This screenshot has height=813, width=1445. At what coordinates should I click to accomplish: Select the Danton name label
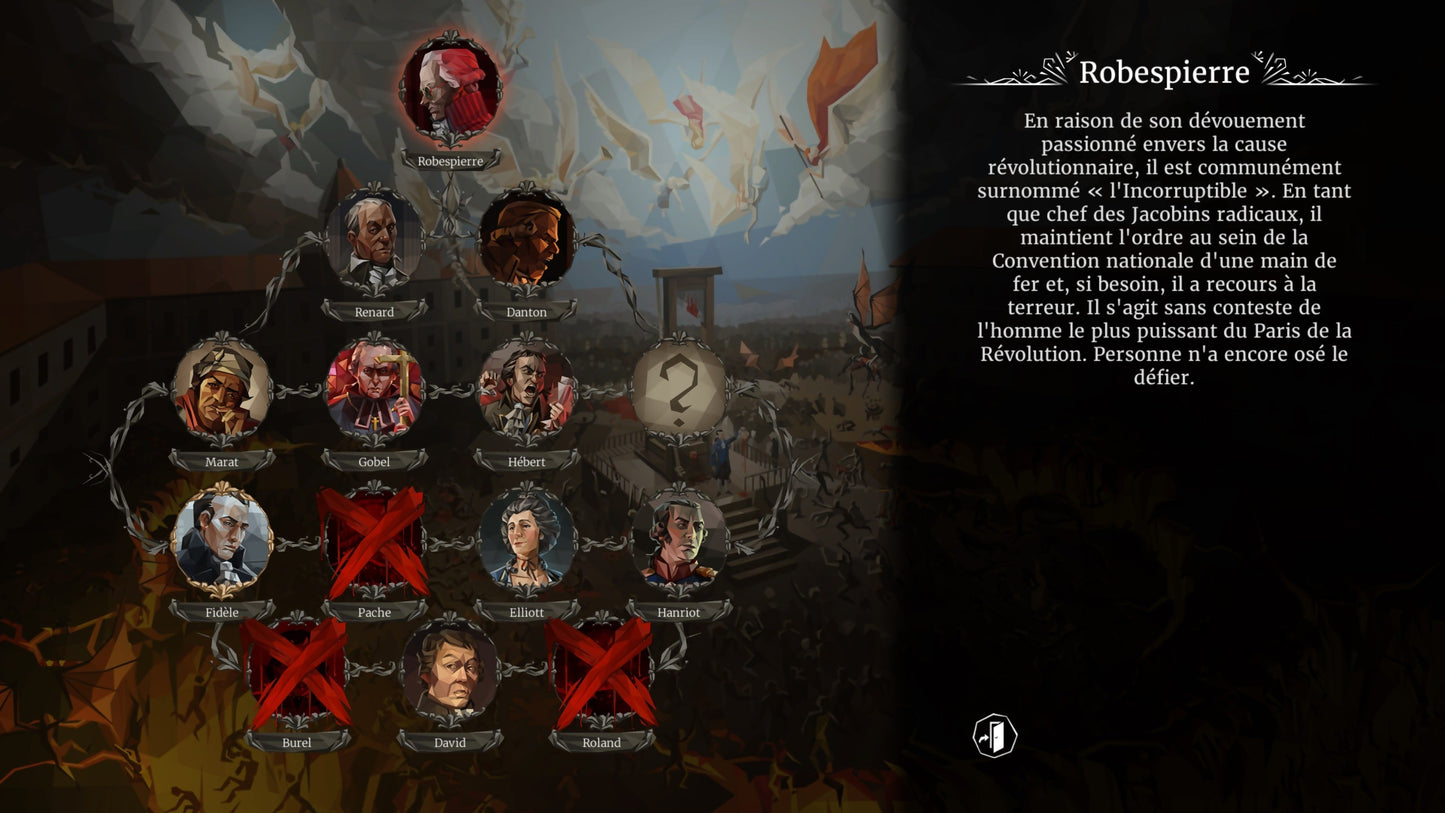pos(528,311)
